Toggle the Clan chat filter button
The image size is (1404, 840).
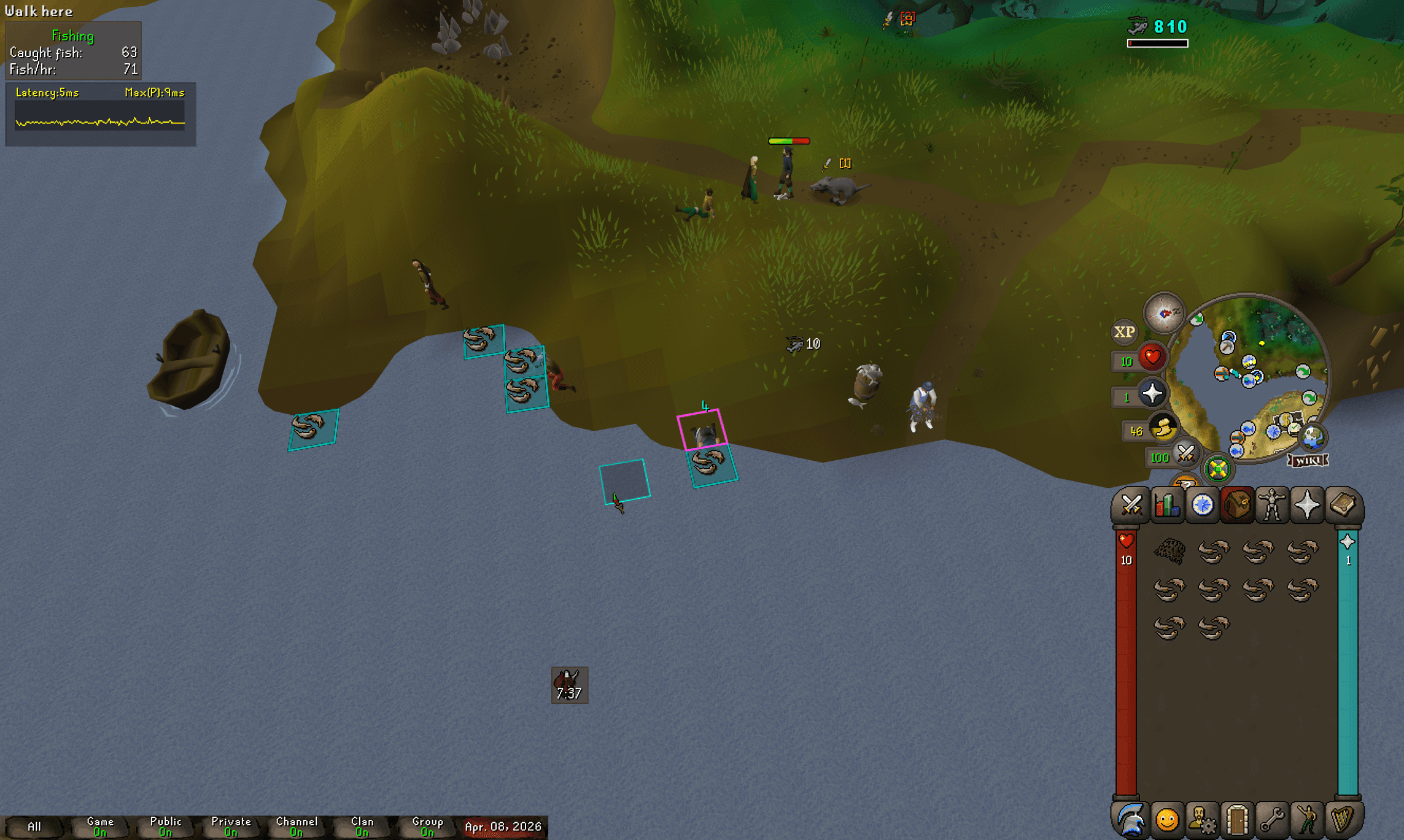(x=362, y=825)
